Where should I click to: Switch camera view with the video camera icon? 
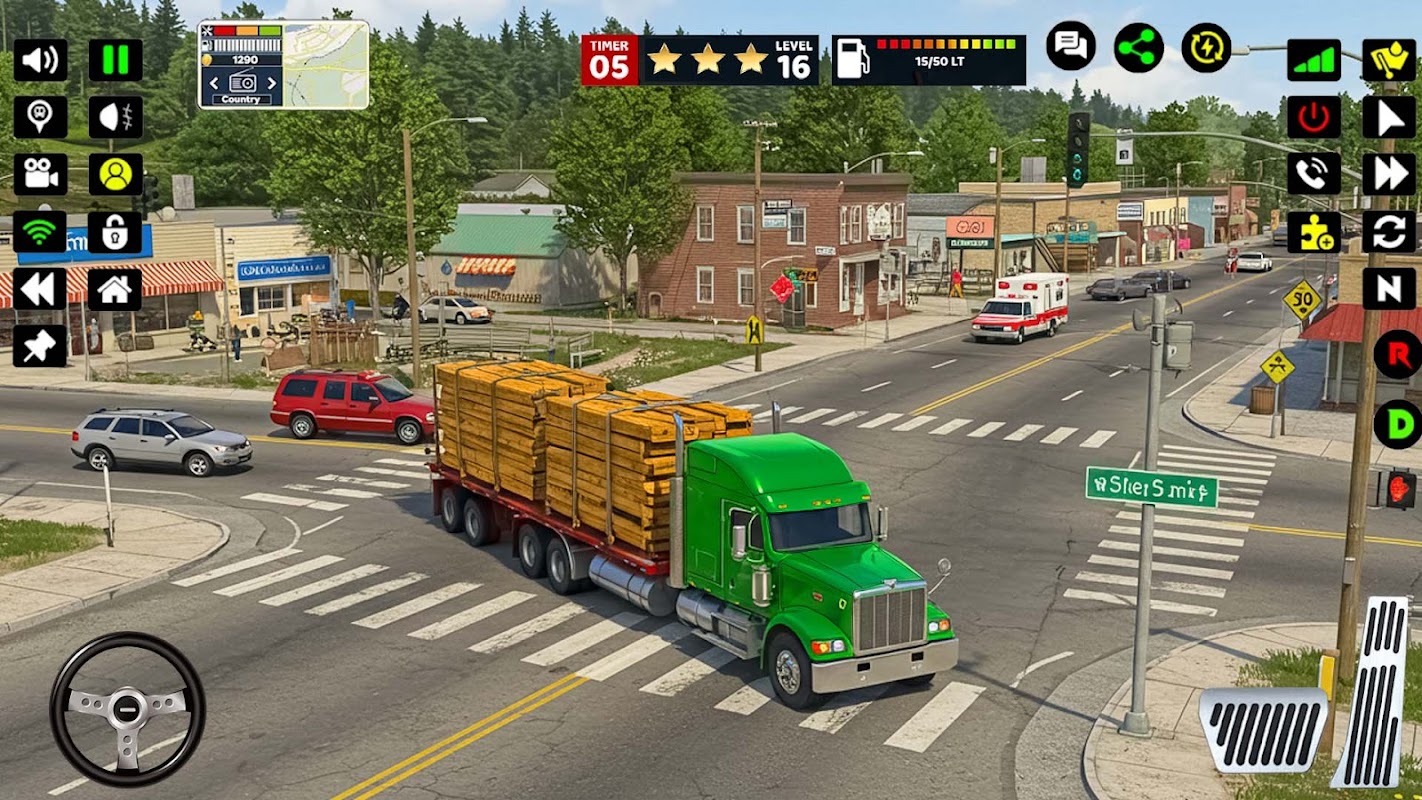pyautogui.click(x=40, y=174)
